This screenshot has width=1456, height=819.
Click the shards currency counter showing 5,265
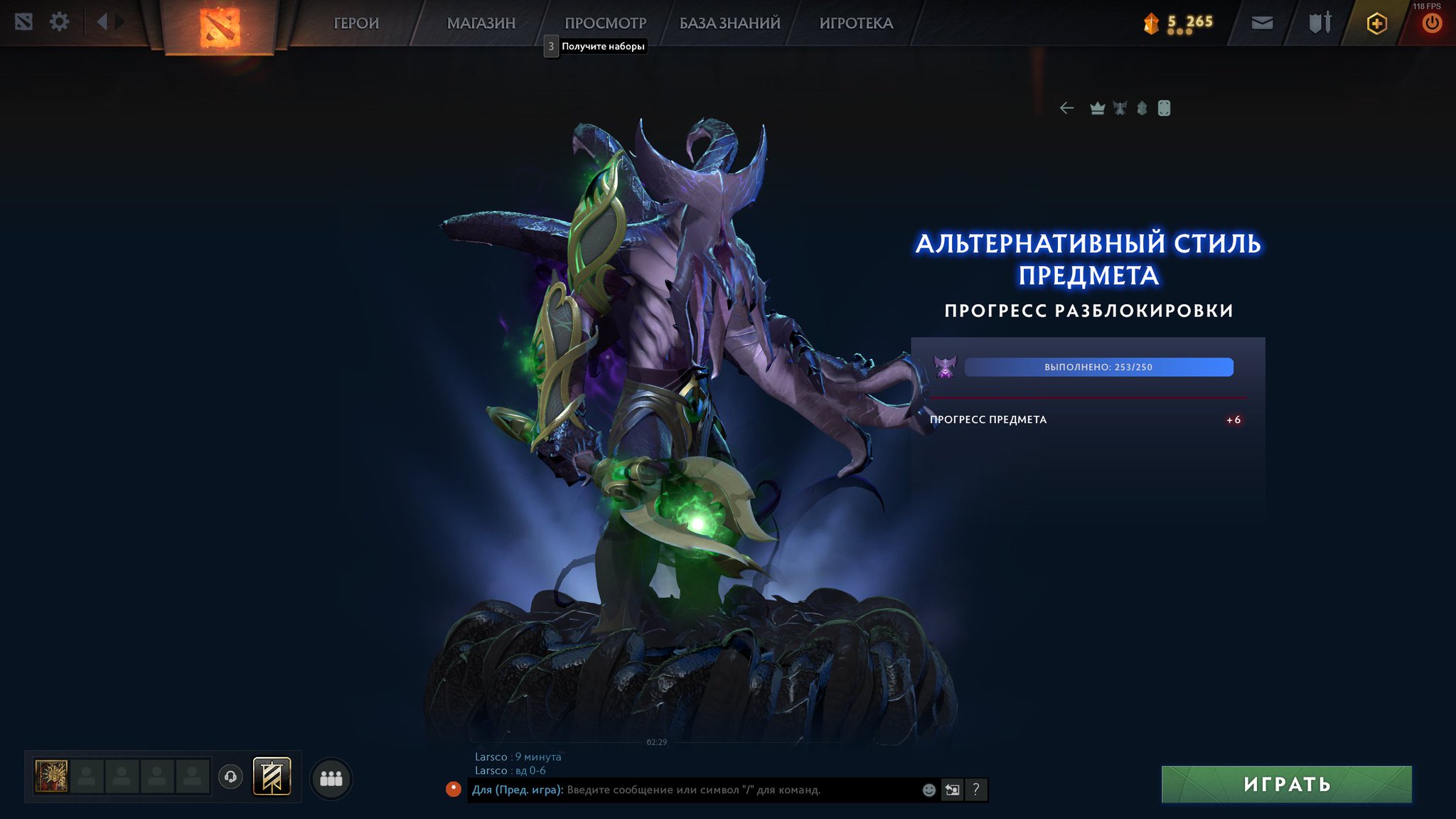point(1177,22)
